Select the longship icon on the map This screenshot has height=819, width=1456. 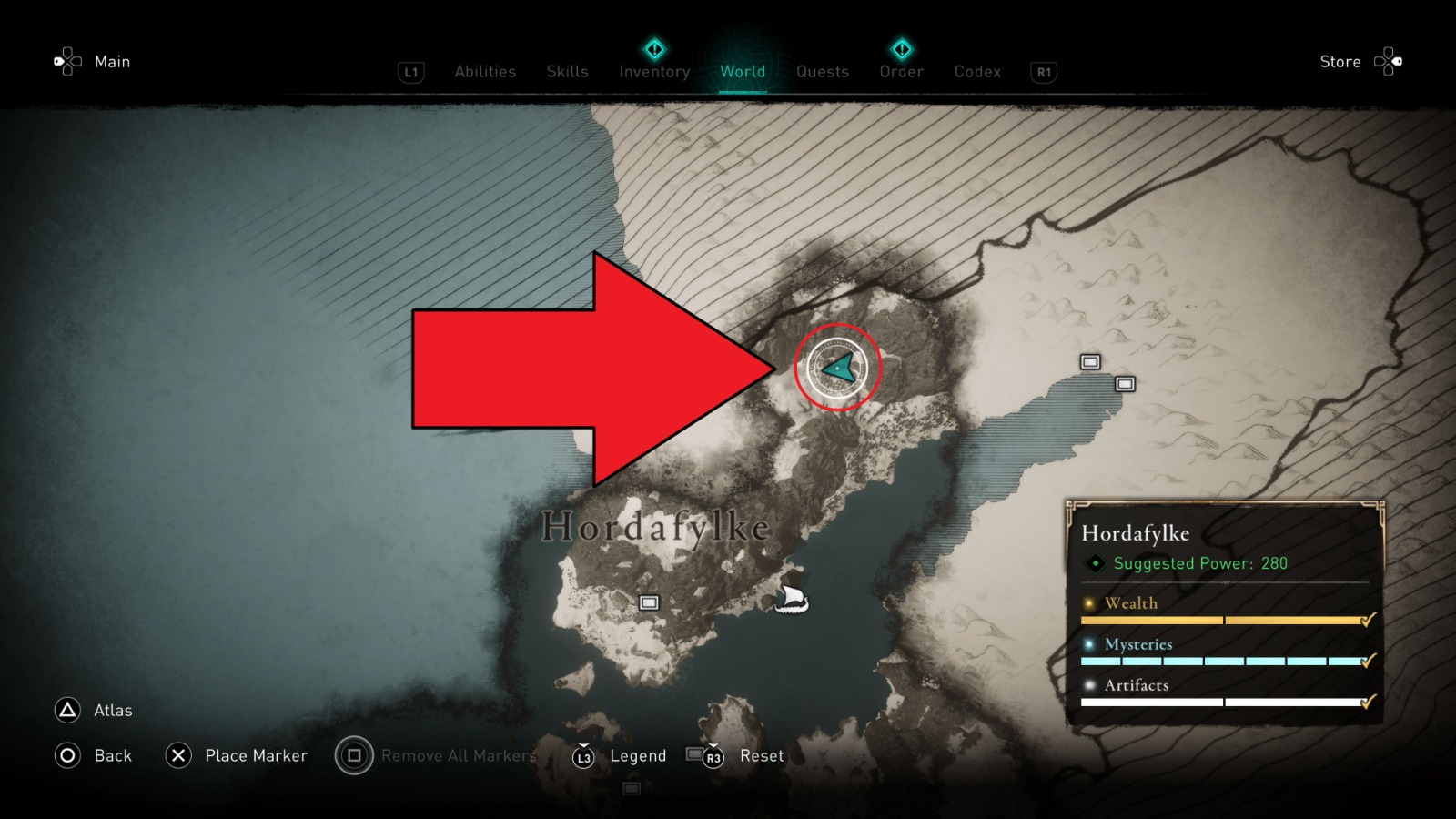(x=791, y=600)
